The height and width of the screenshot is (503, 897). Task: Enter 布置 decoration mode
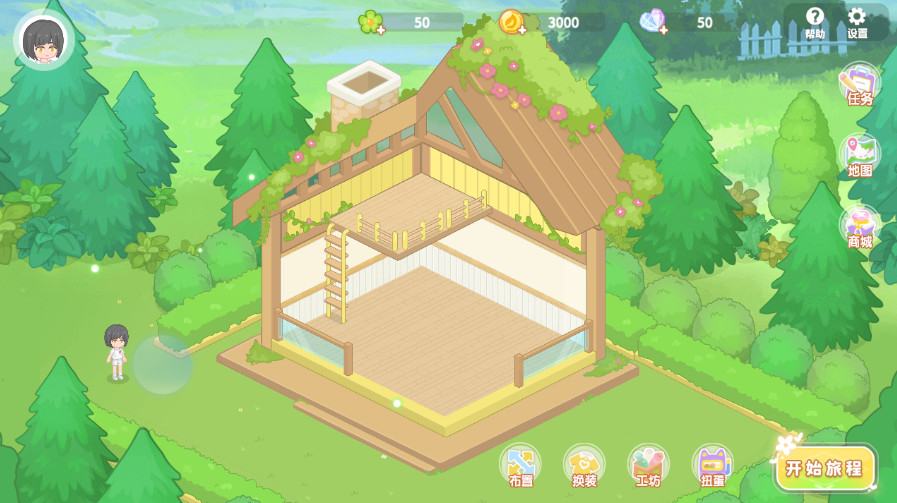(520, 466)
